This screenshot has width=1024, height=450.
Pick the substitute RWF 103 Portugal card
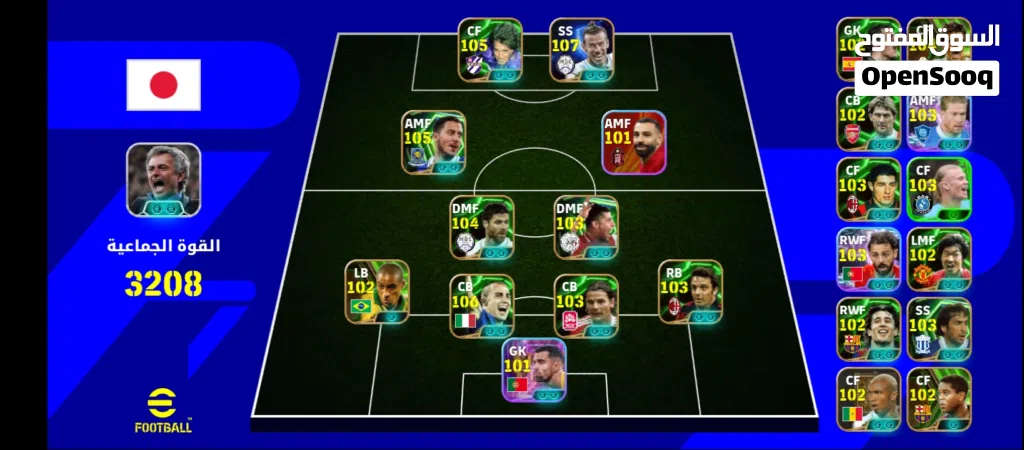point(868,259)
